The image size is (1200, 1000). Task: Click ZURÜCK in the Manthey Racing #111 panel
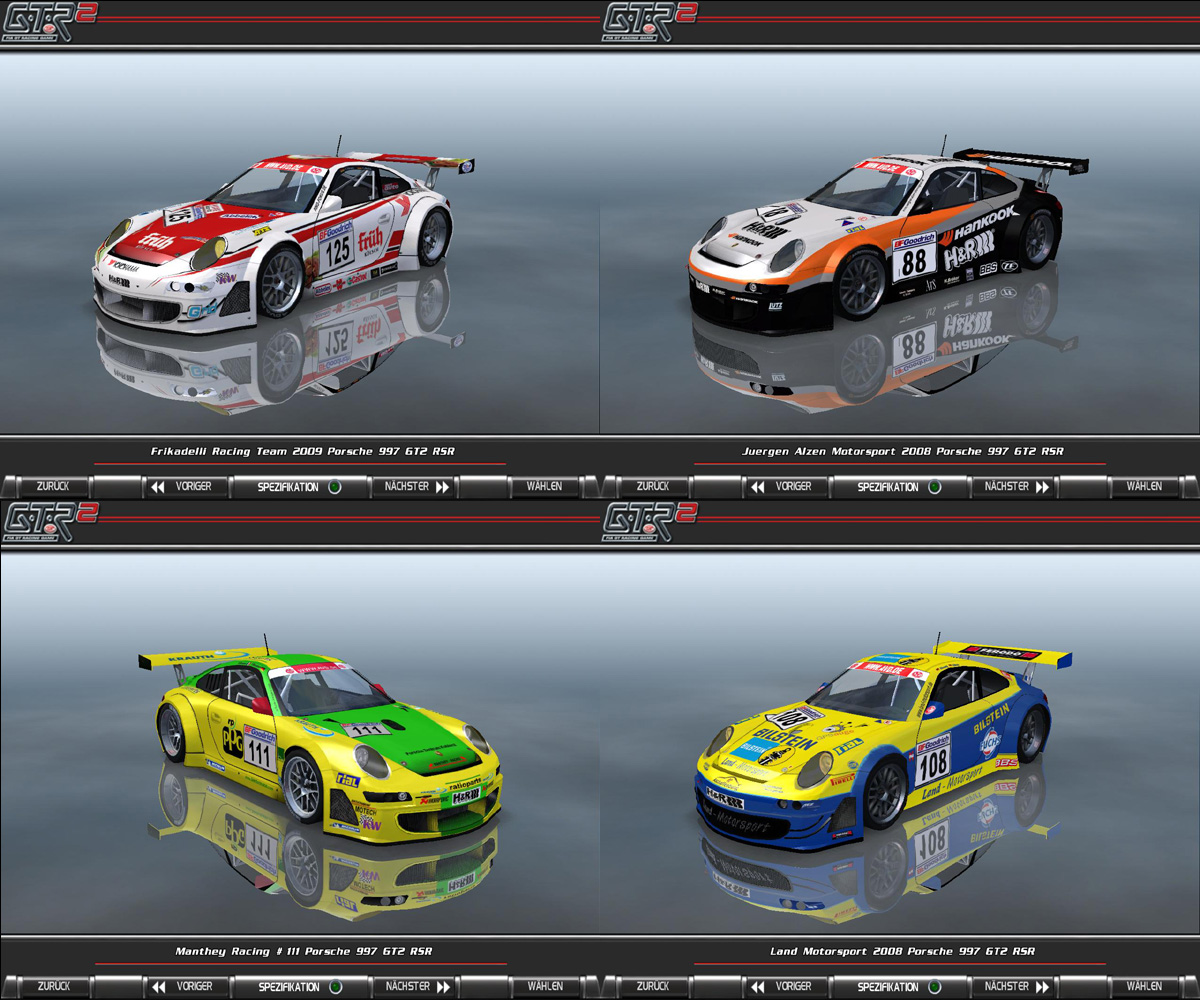(x=53, y=986)
